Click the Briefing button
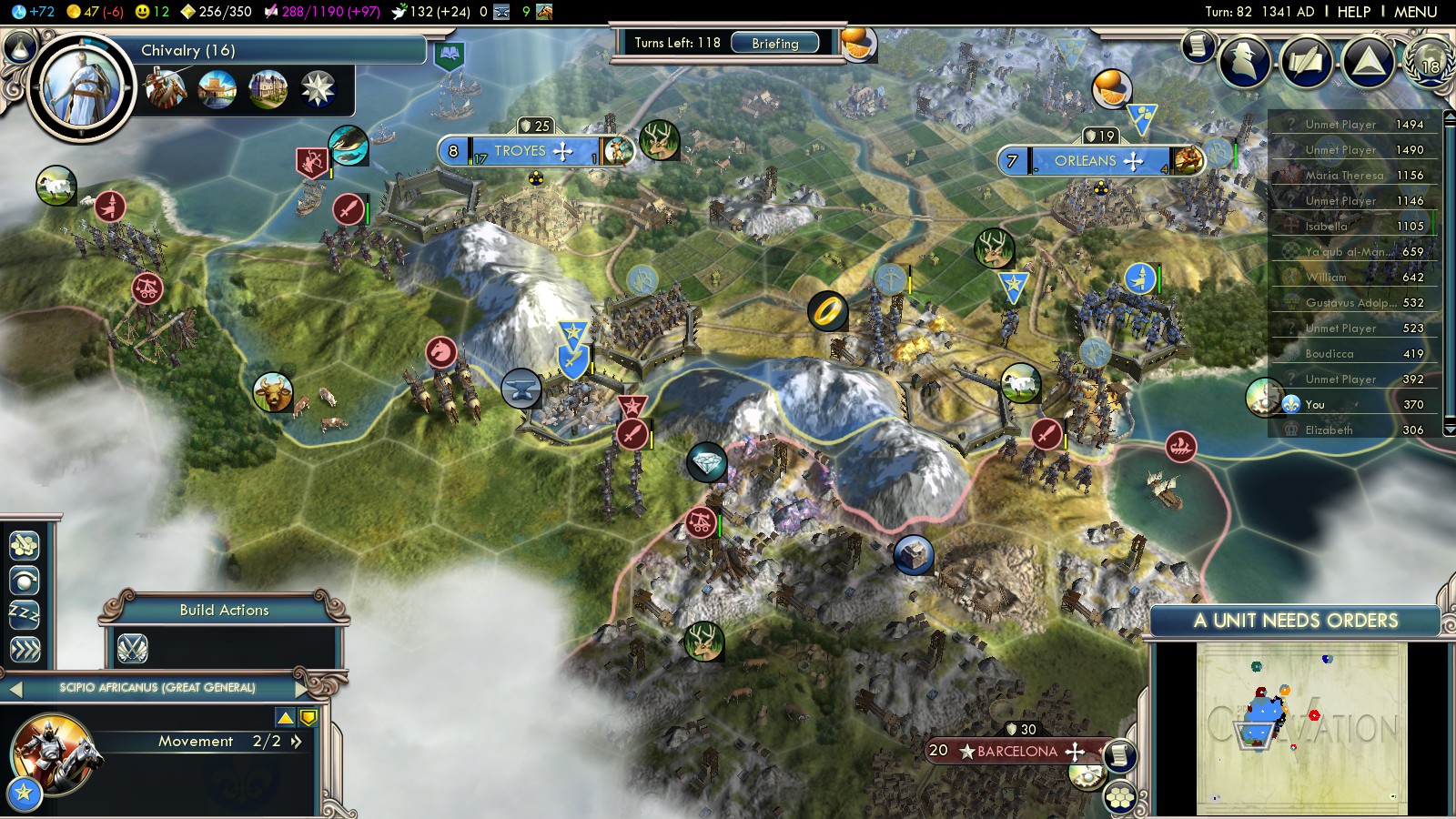1456x819 pixels. click(774, 43)
